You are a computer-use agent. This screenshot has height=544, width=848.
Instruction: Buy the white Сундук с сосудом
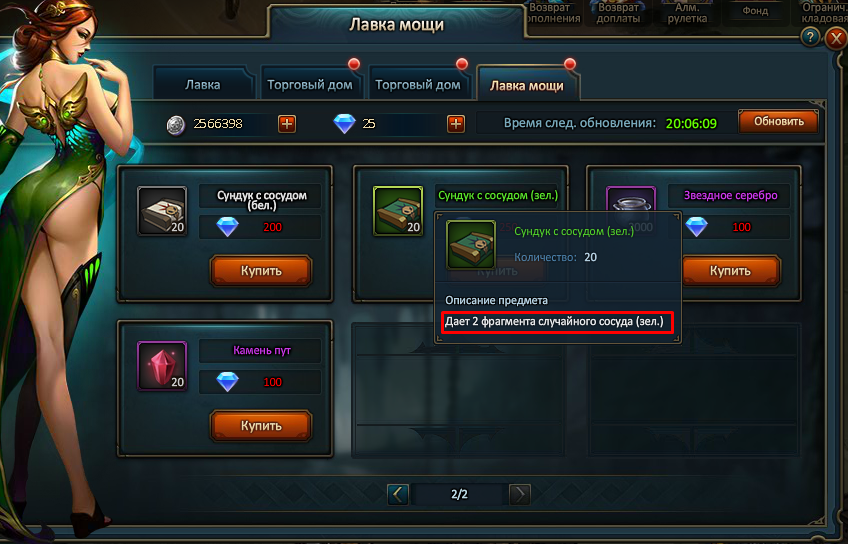(261, 270)
